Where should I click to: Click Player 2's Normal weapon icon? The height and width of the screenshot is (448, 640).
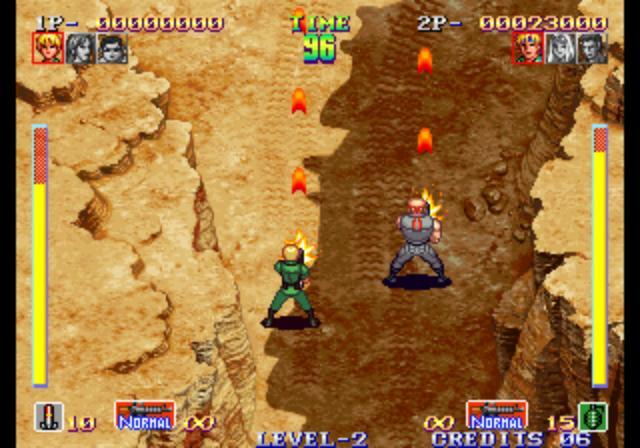[496, 415]
